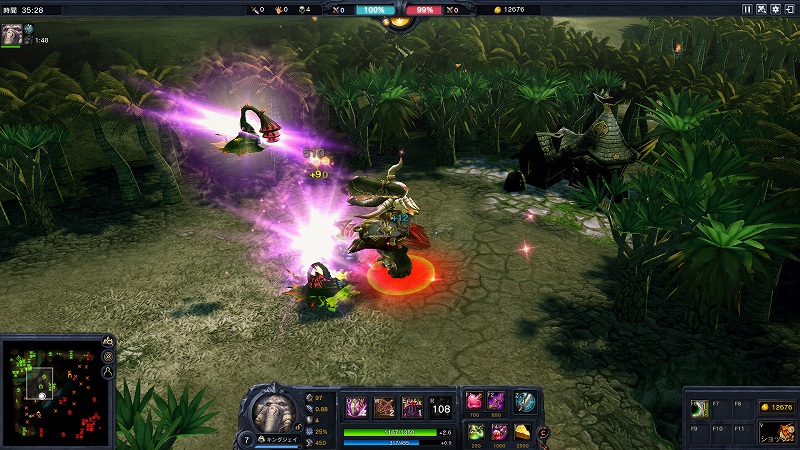Click the top minimap side button

coord(108,342)
